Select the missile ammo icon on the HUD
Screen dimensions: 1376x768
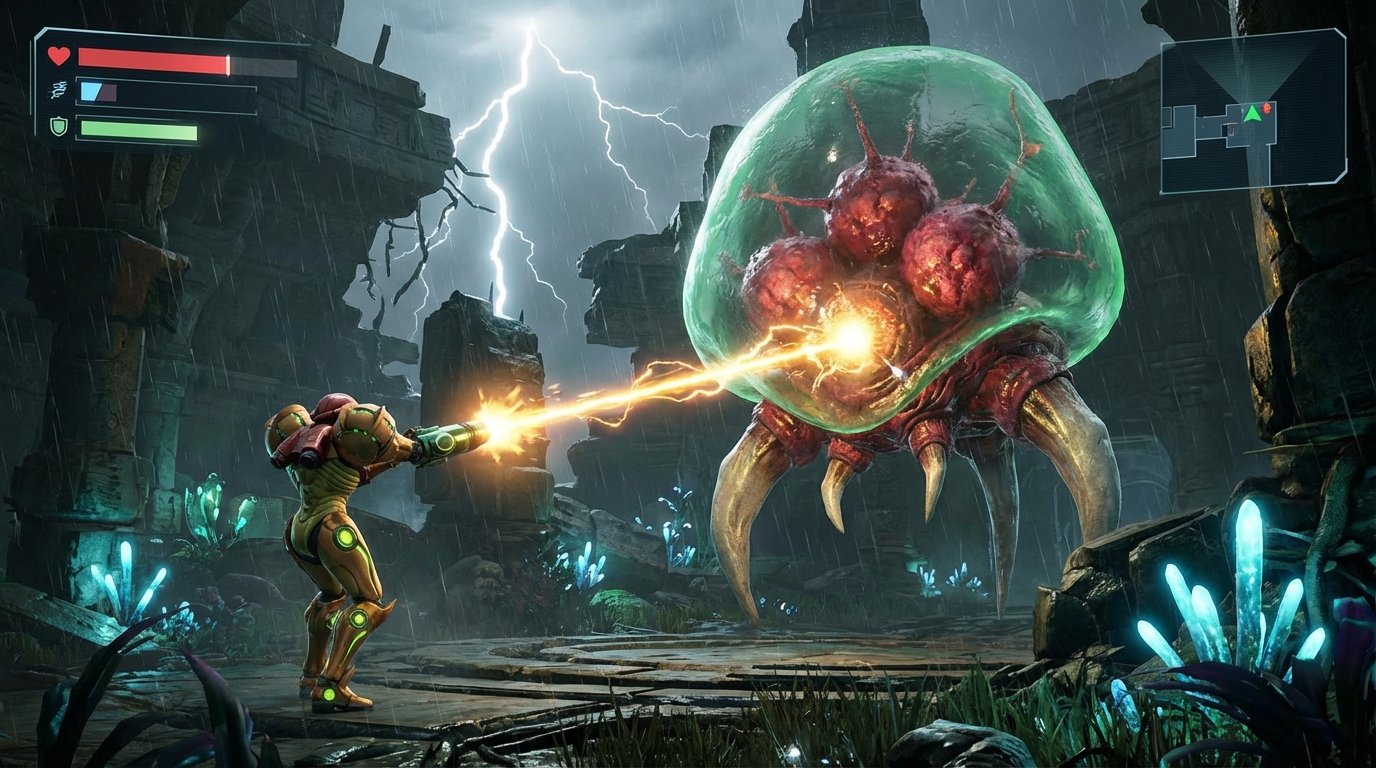click(58, 88)
